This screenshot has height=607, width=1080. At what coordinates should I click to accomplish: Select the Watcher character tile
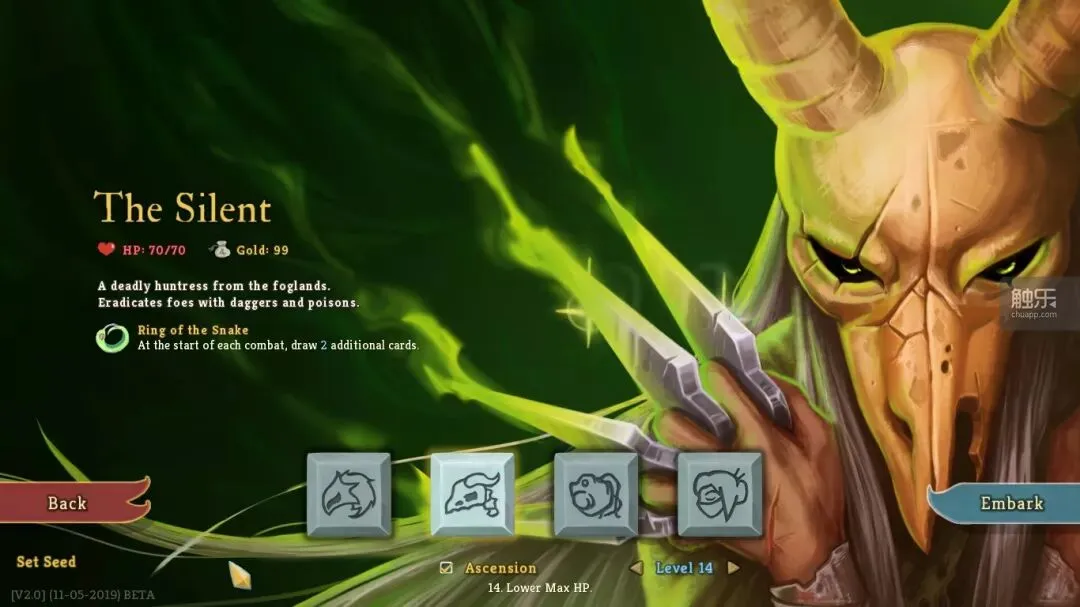(719, 494)
